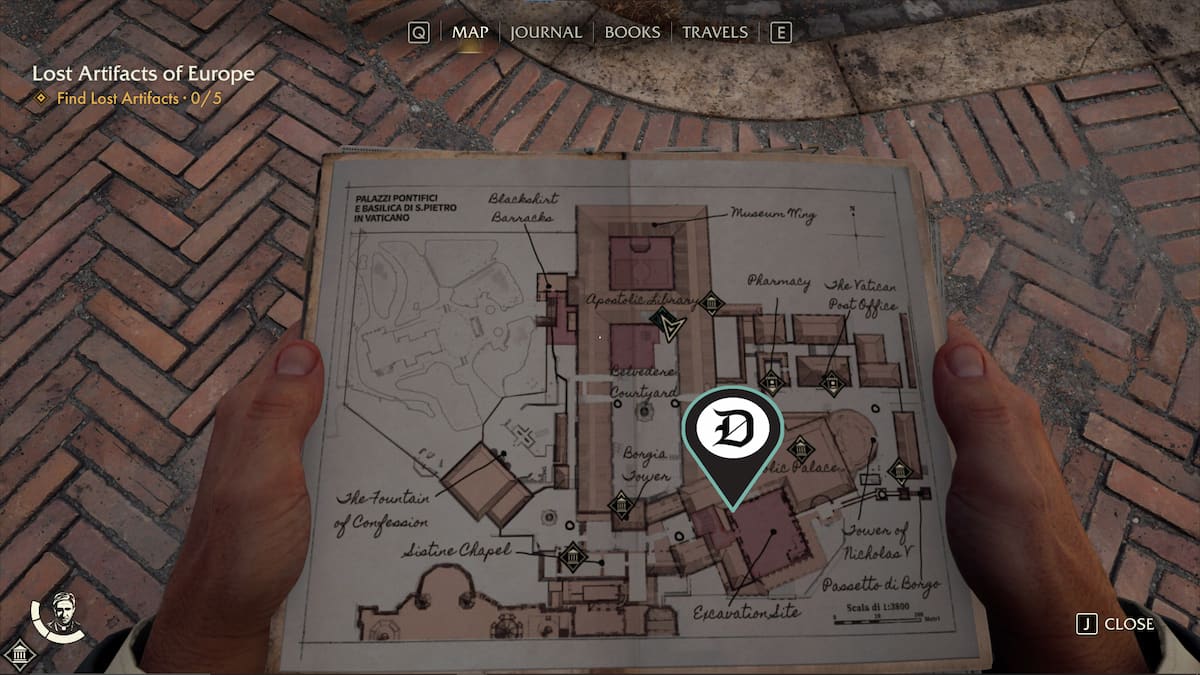Select the Map tab
1200x675 pixels.
[470, 32]
